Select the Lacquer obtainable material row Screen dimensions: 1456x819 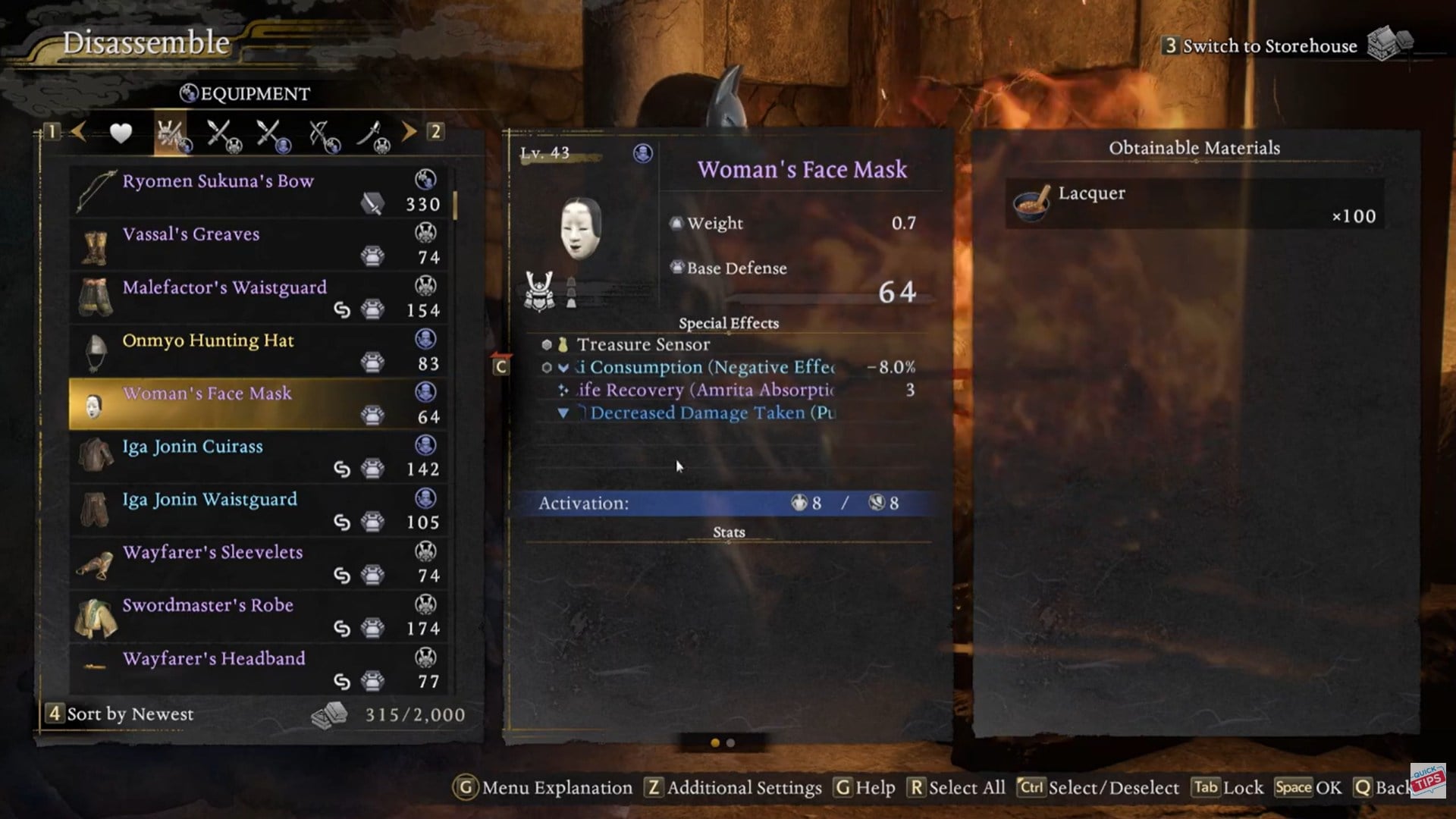click(1194, 203)
